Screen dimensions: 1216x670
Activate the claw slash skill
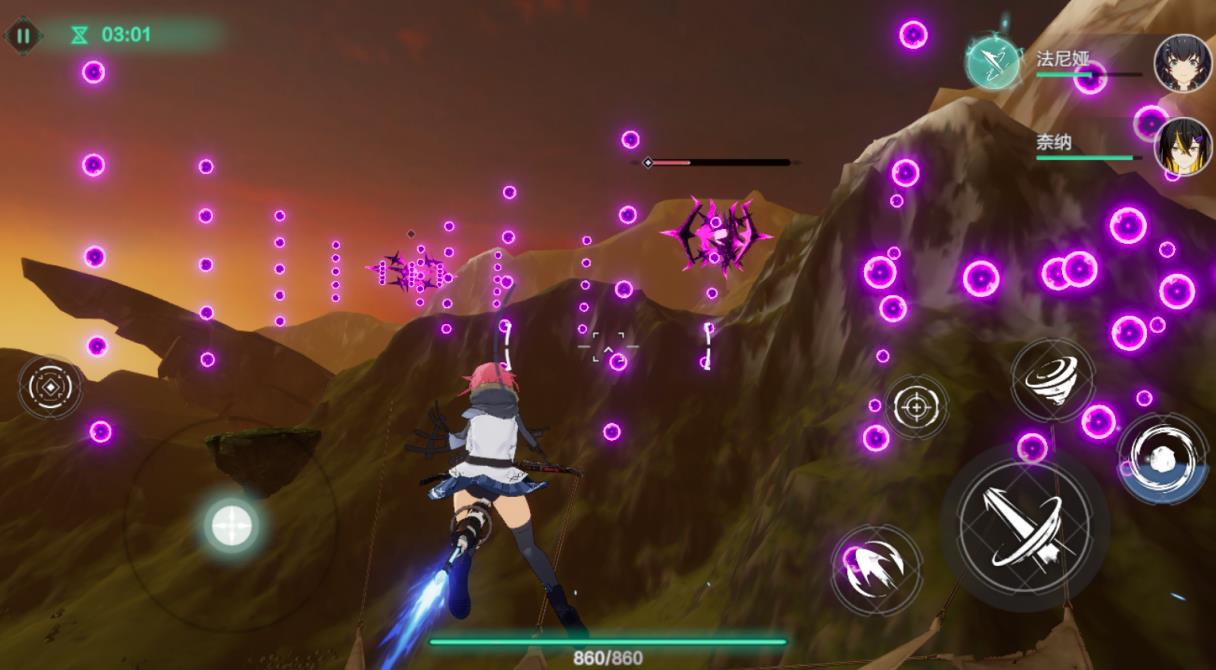tap(876, 569)
